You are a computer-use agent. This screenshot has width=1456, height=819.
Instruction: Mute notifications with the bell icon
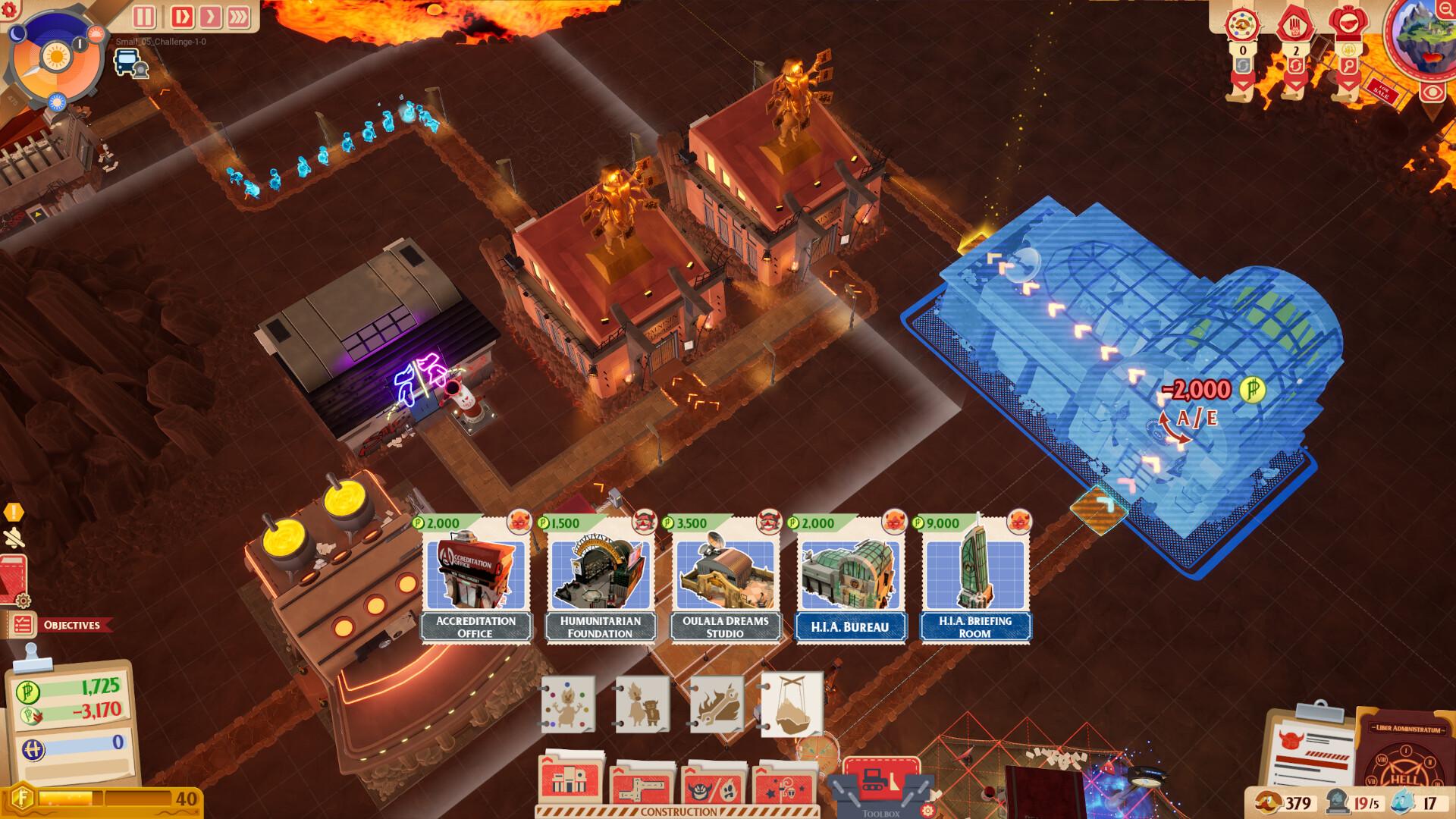point(14,538)
